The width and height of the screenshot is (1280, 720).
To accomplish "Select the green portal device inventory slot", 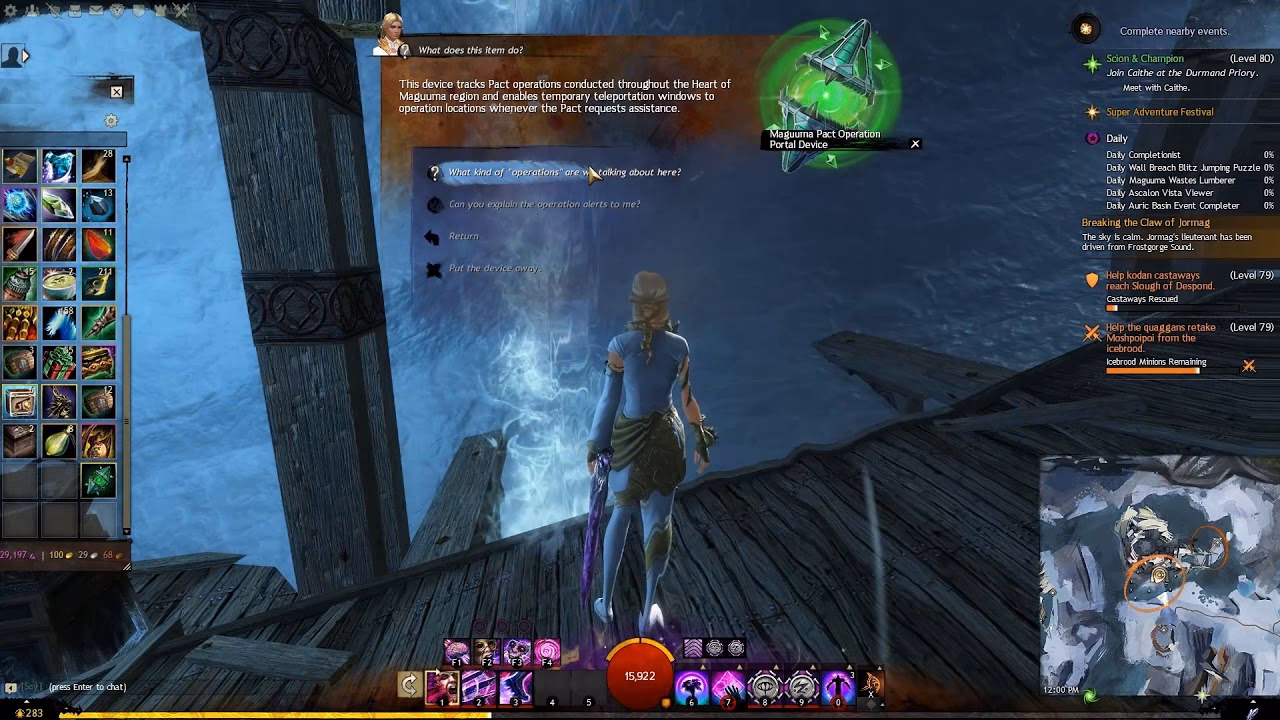I will coord(98,481).
